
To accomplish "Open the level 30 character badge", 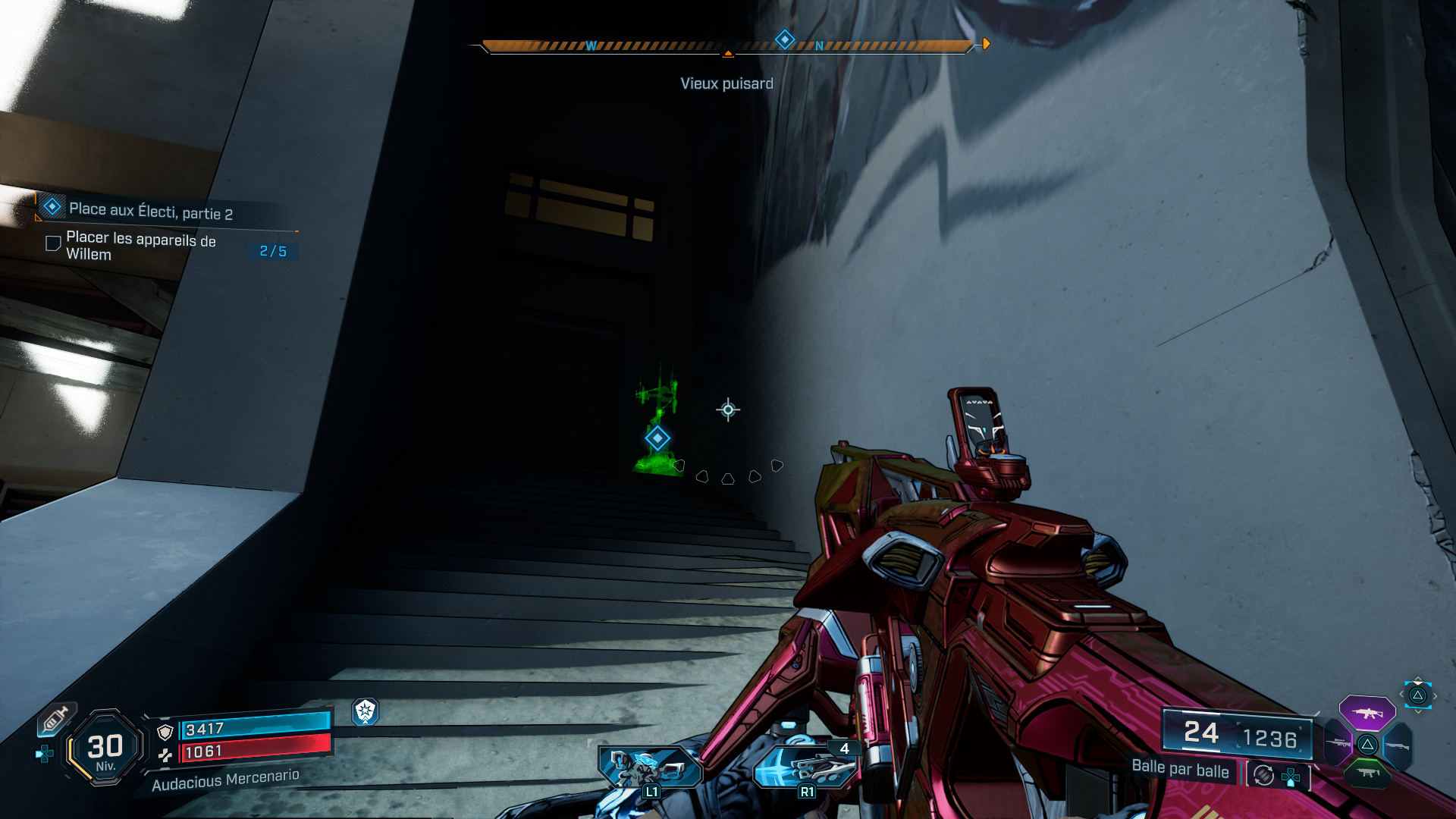I will coord(105,748).
